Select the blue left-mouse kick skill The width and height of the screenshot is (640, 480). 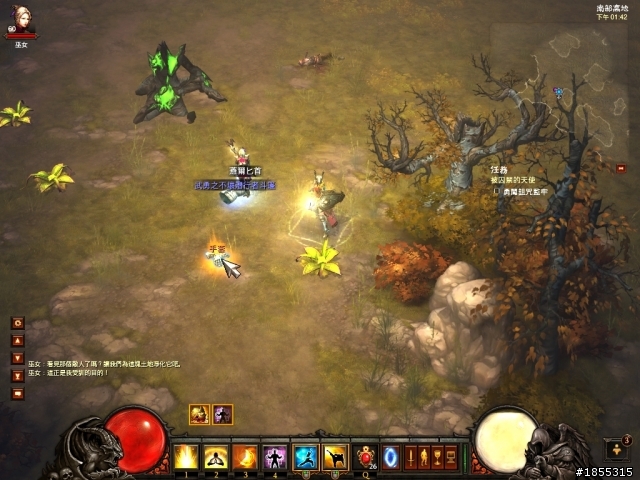pyautogui.click(x=306, y=457)
